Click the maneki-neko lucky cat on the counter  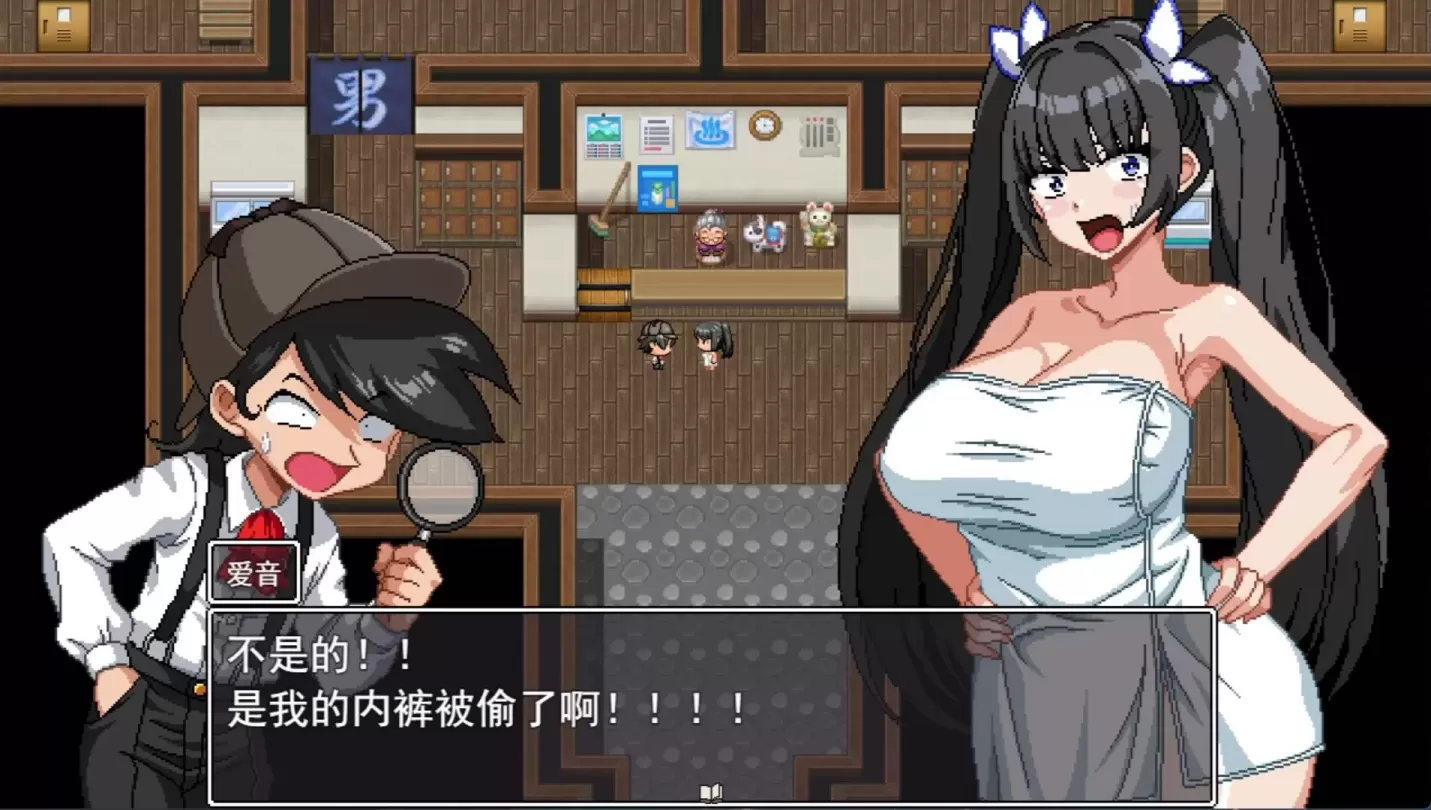pyautogui.click(x=819, y=229)
